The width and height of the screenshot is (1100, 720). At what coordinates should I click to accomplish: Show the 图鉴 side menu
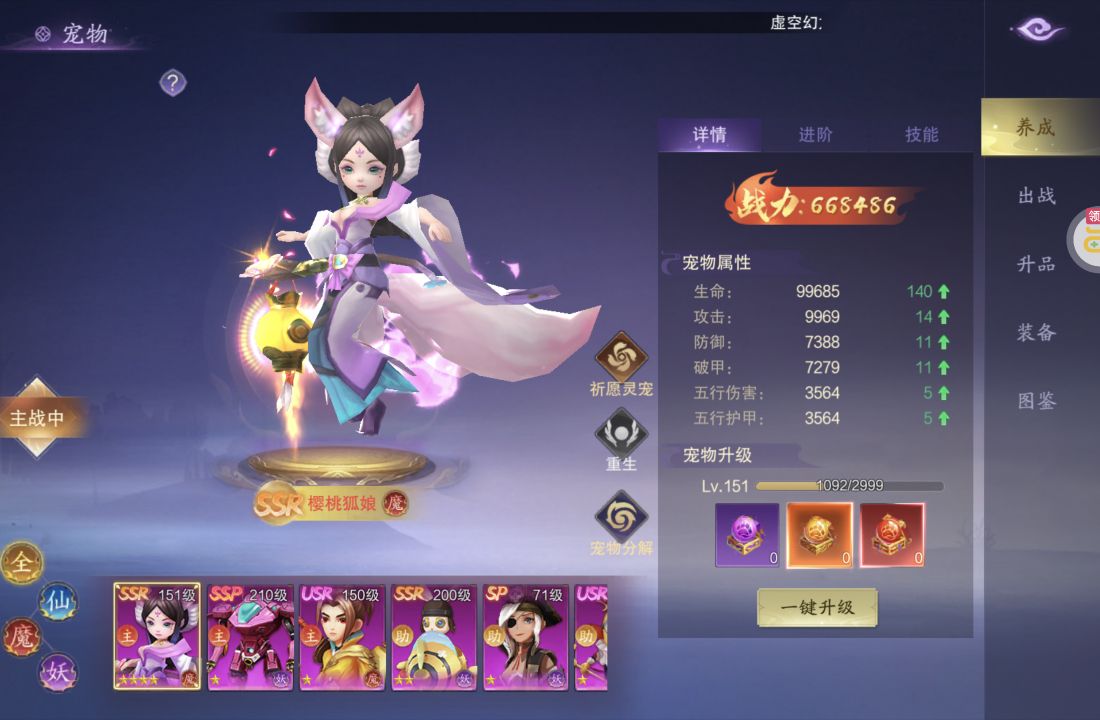pos(1037,401)
